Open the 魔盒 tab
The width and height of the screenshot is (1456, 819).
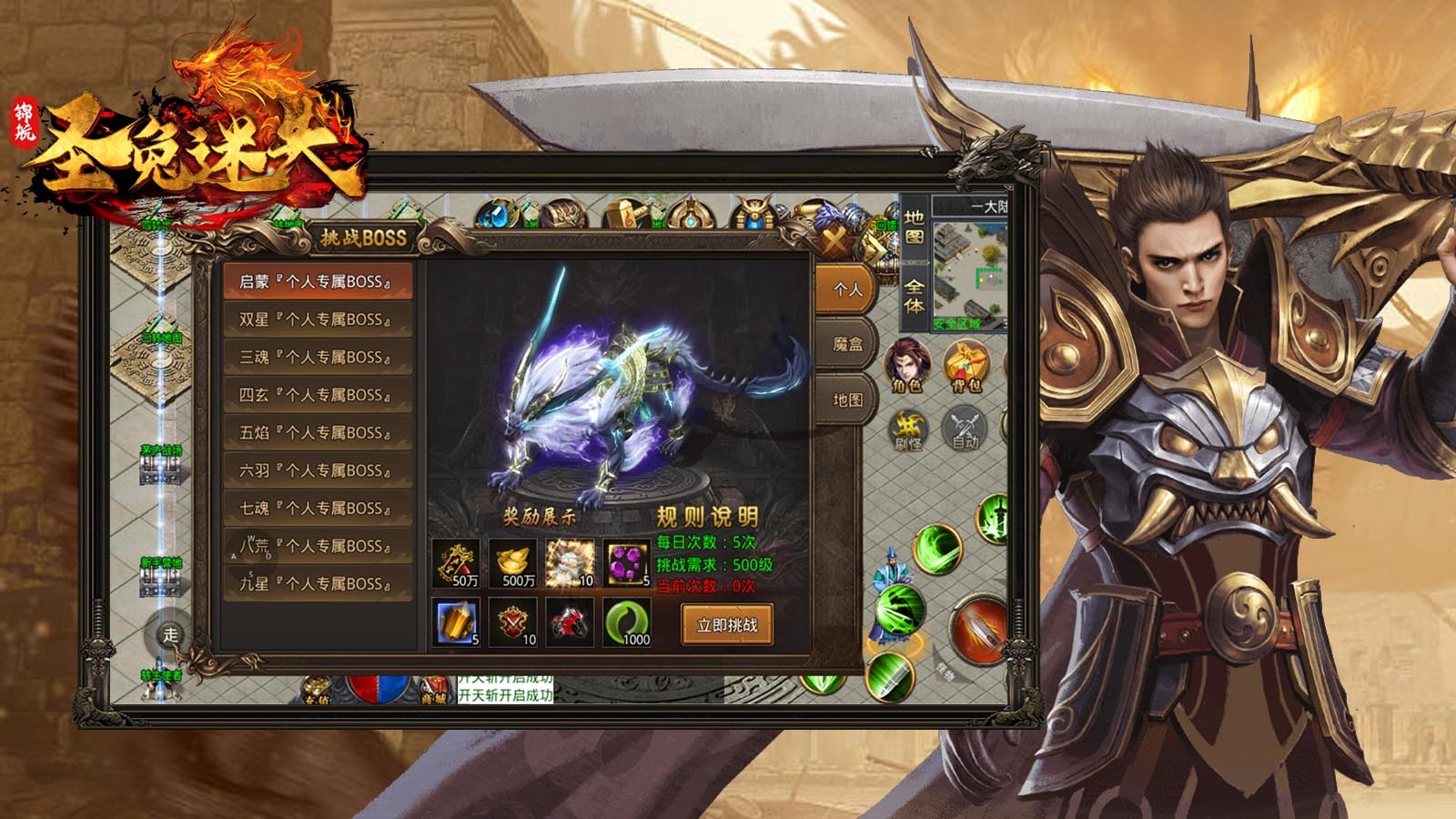point(846,344)
